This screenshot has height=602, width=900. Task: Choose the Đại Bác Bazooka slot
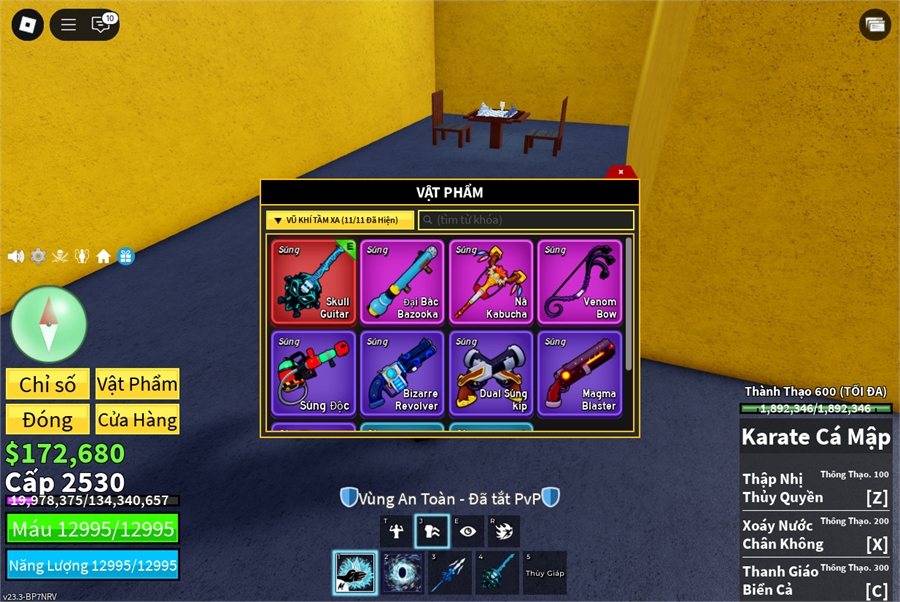tap(402, 282)
